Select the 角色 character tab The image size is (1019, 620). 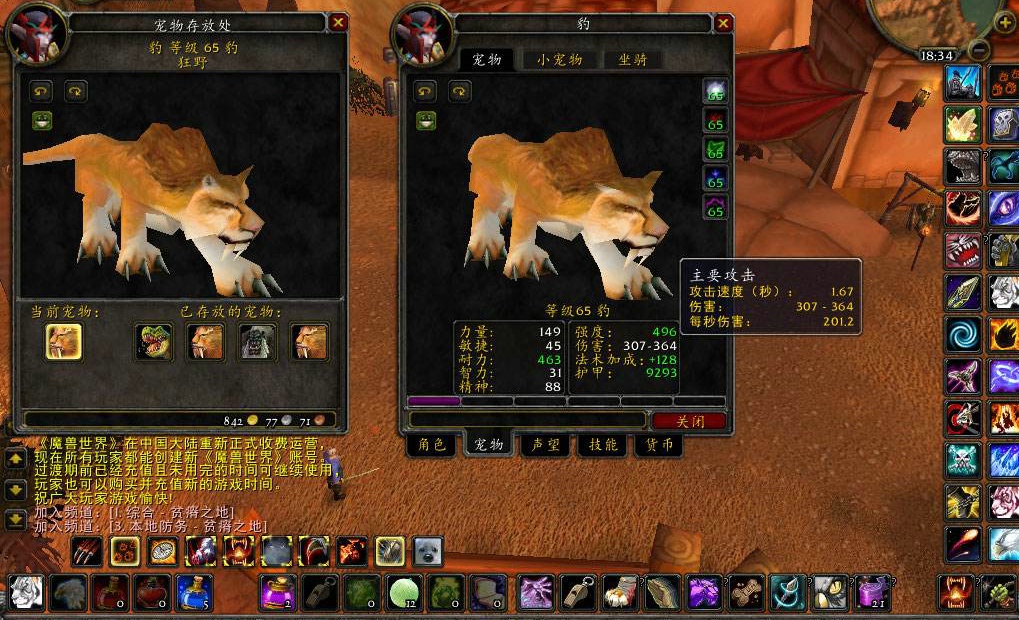point(432,445)
